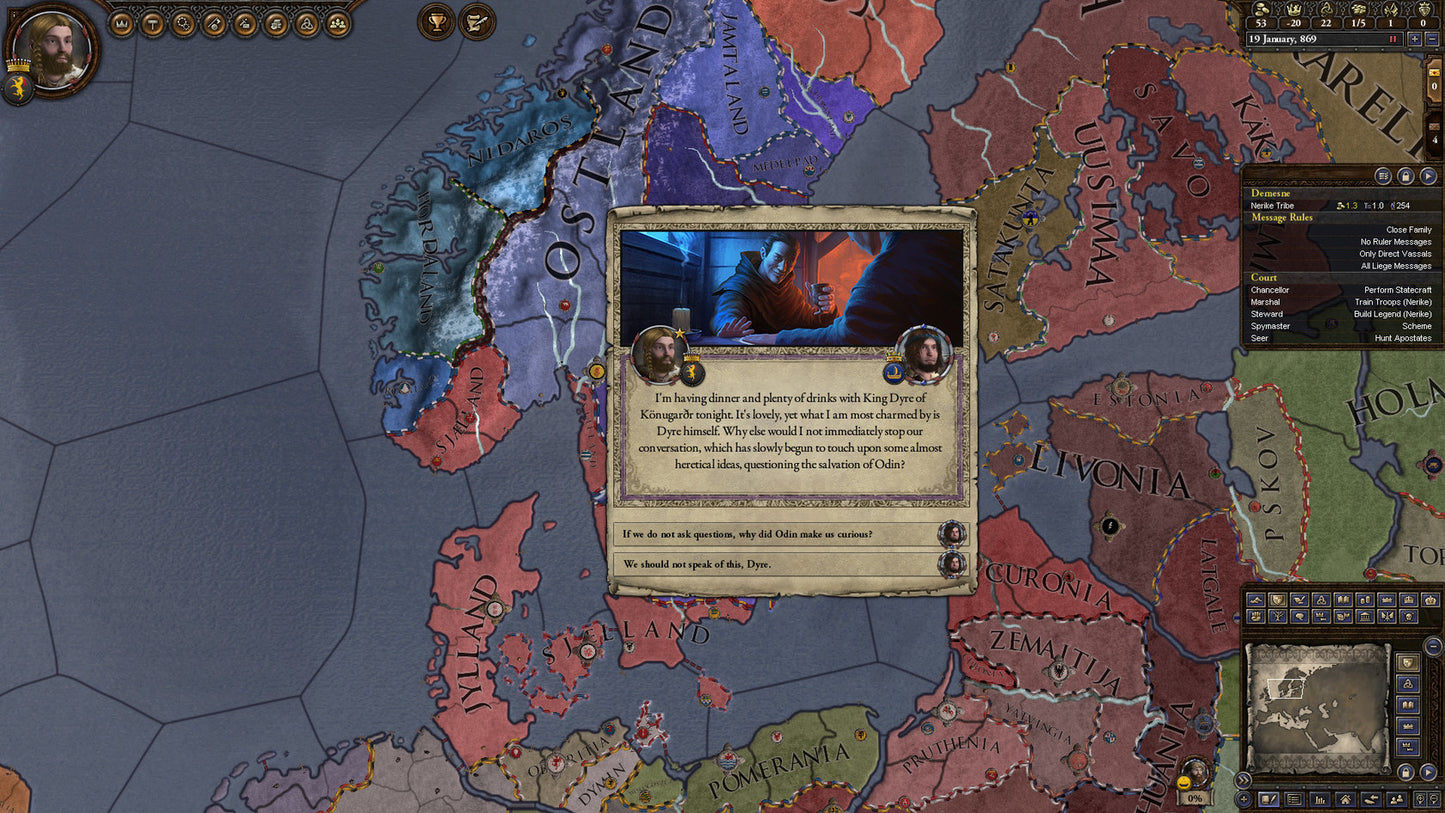Open ambitions with the trophy icon

tap(436, 22)
